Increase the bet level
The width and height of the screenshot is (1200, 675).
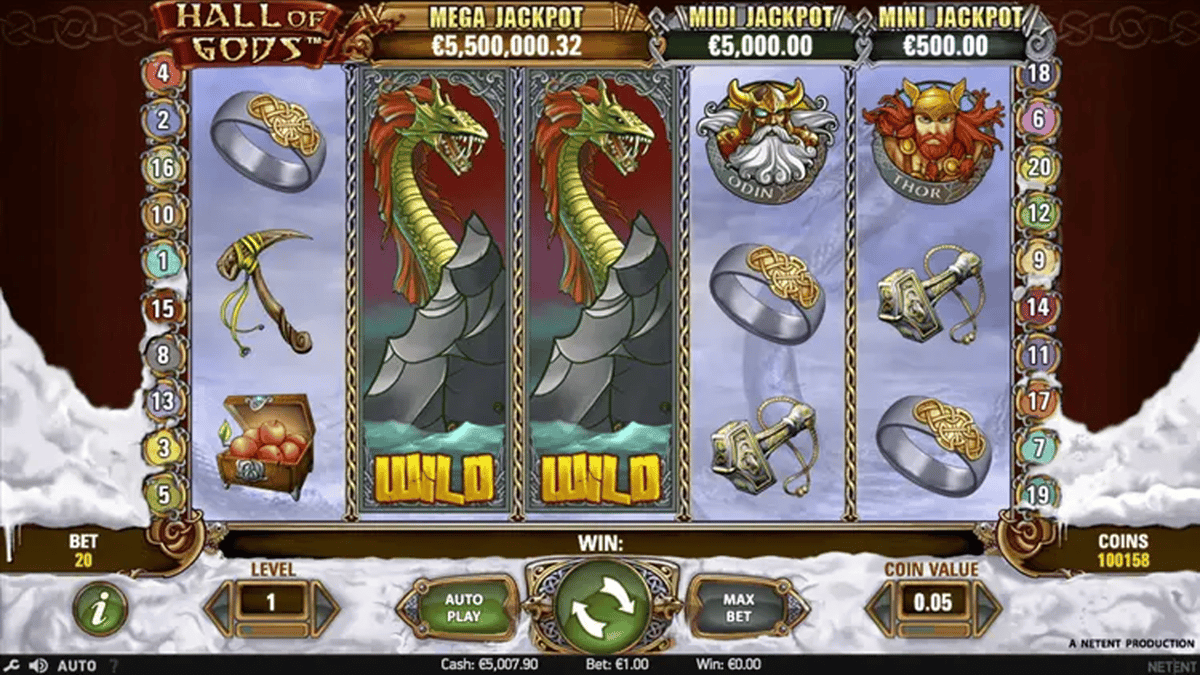pos(324,601)
